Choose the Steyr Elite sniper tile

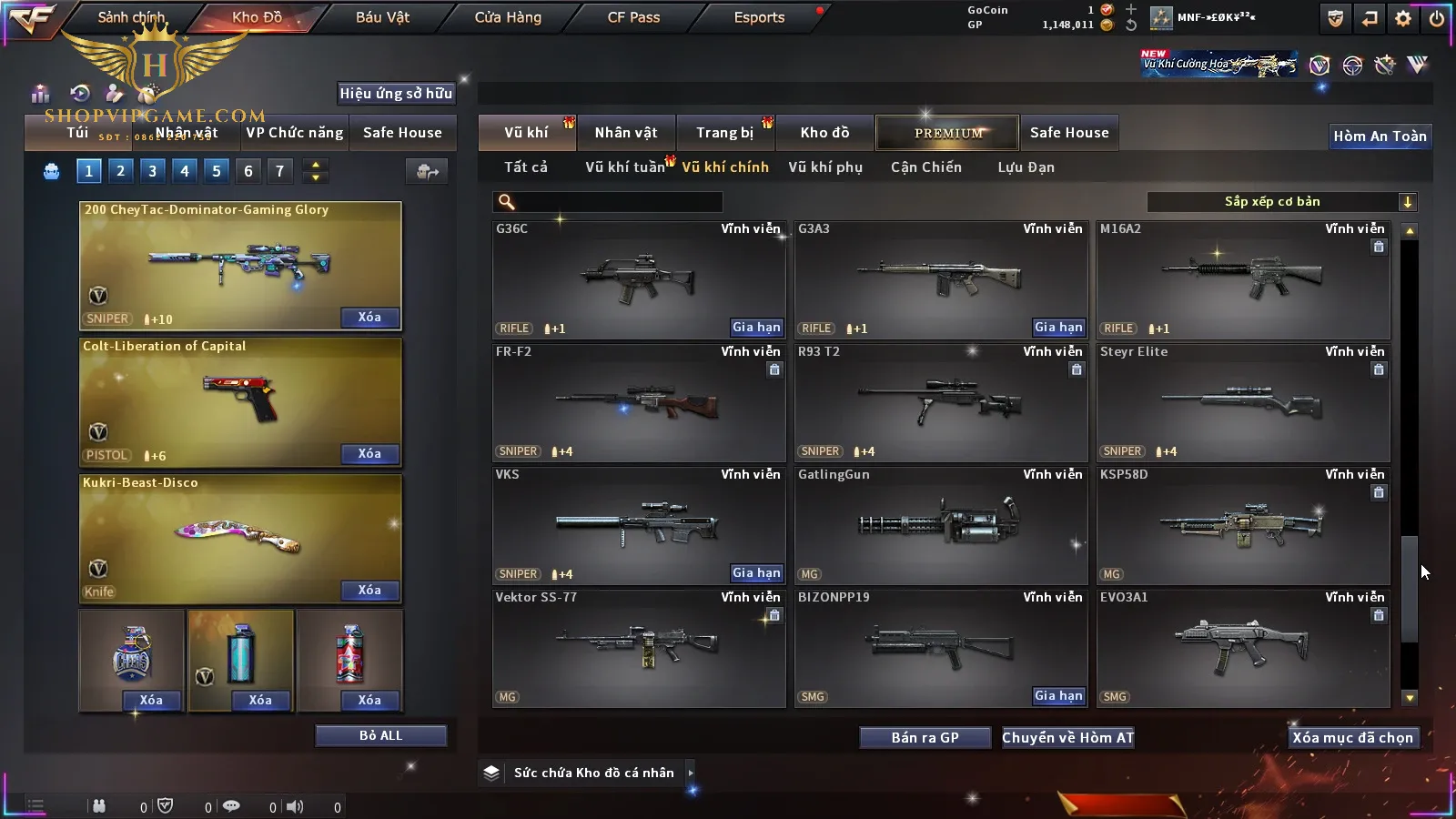[1243, 402]
